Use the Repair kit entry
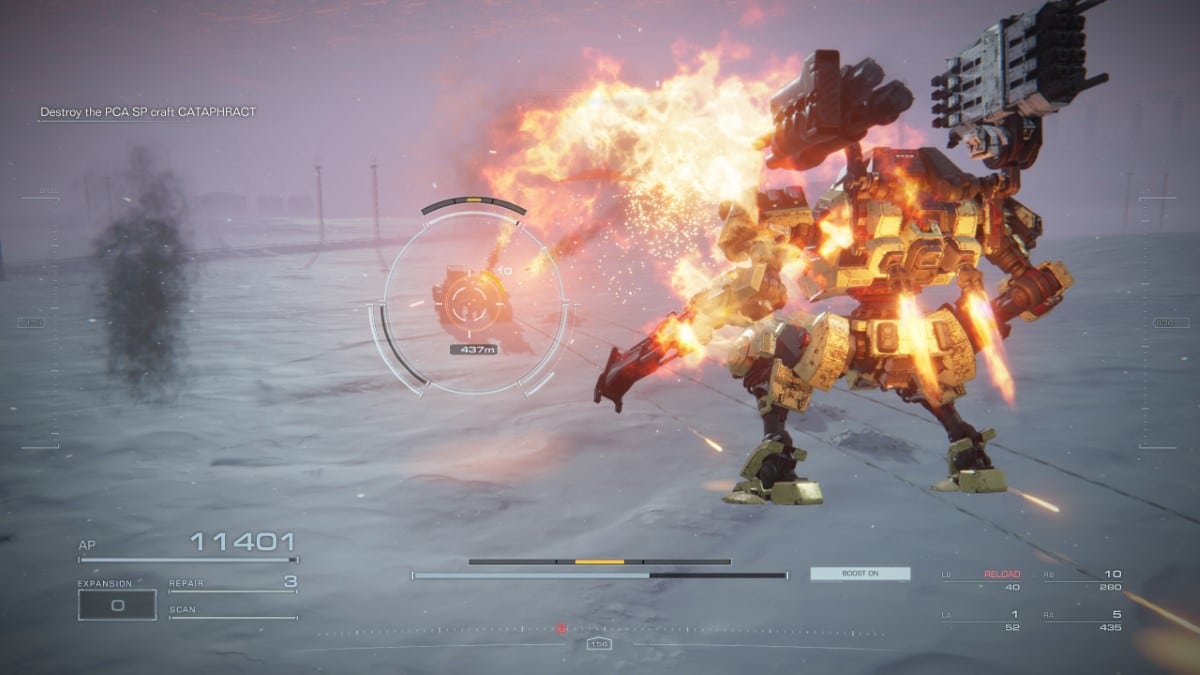This screenshot has width=1200, height=675. pyautogui.click(x=232, y=582)
